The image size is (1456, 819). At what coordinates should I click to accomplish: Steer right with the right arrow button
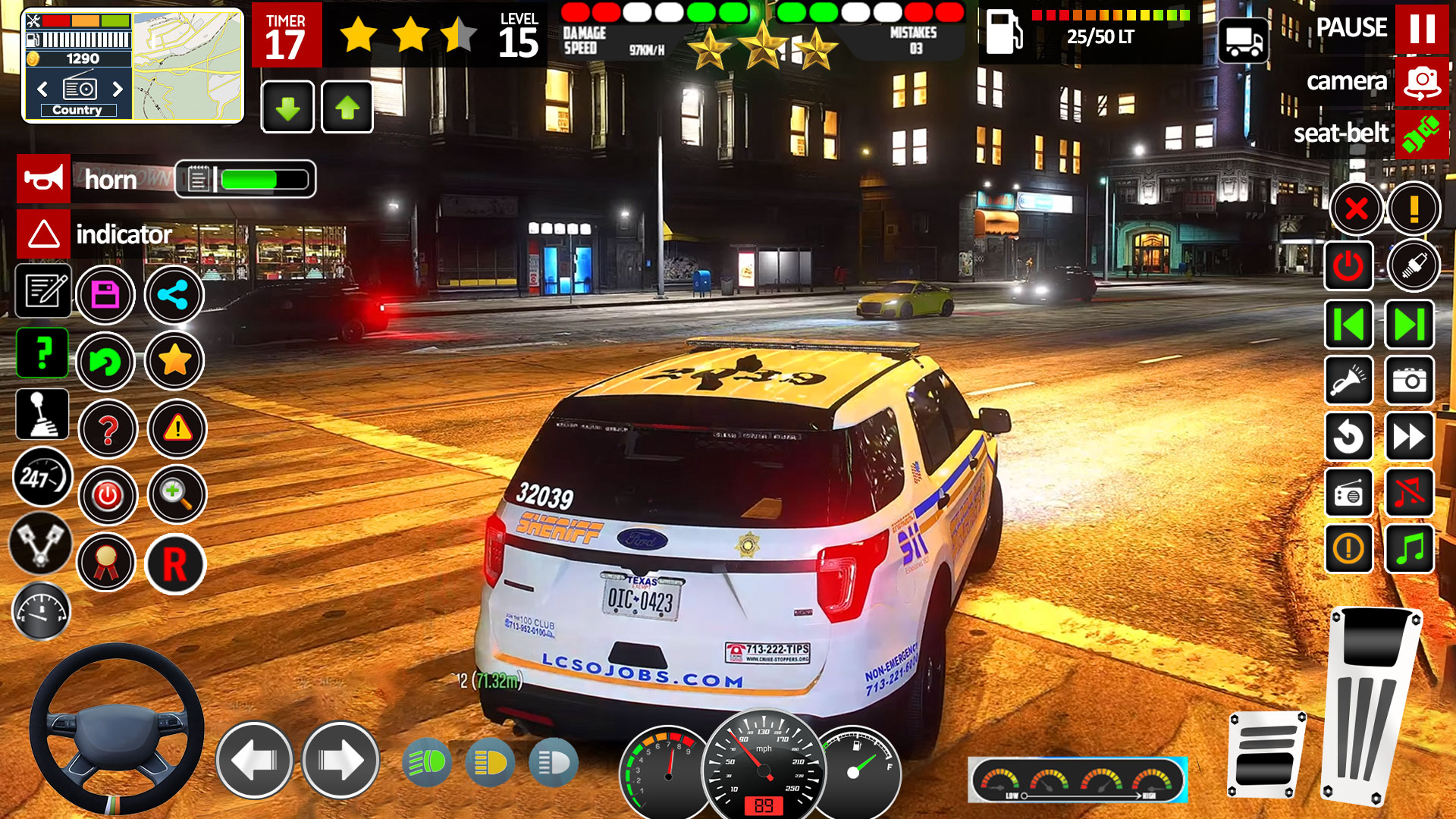[340, 760]
